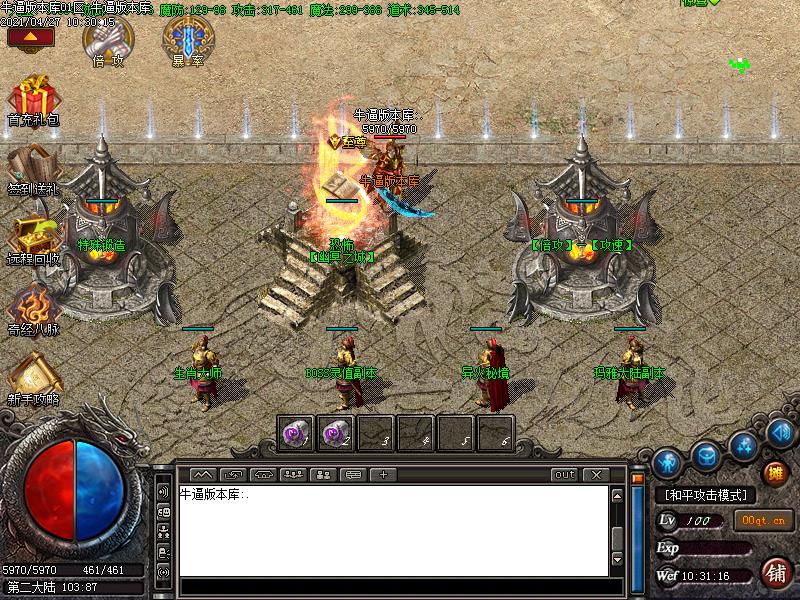Switch the 和平攻击模式 attack mode

pos(706,495)
